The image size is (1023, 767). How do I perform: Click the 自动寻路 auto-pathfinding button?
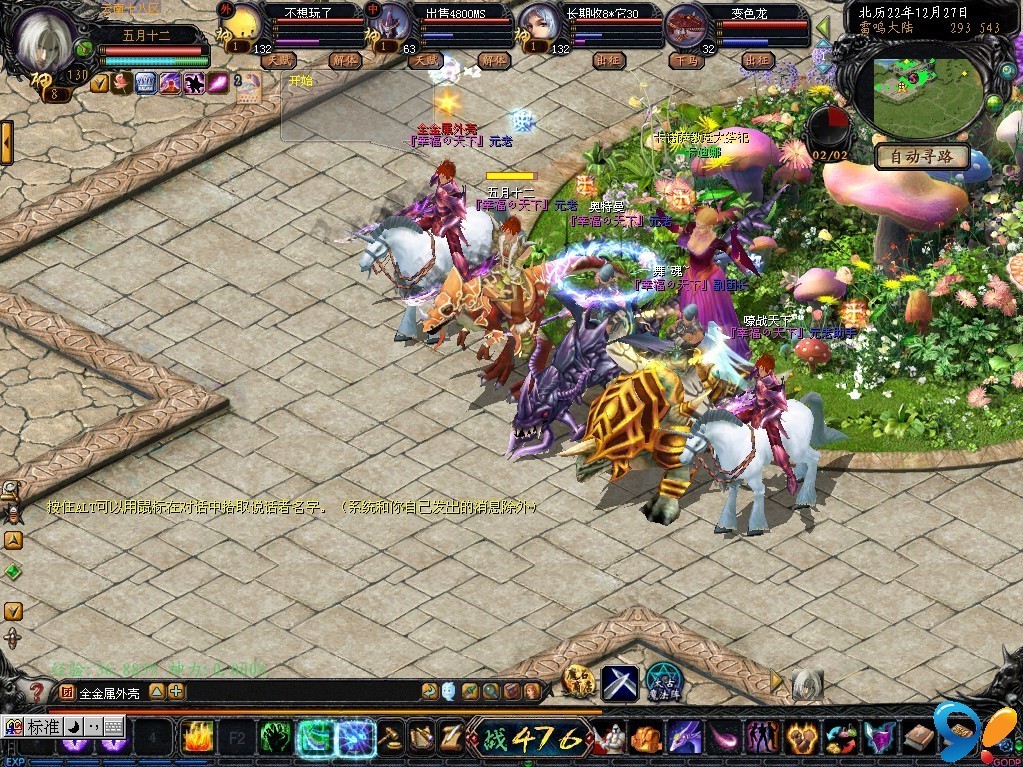coord(921,156)
